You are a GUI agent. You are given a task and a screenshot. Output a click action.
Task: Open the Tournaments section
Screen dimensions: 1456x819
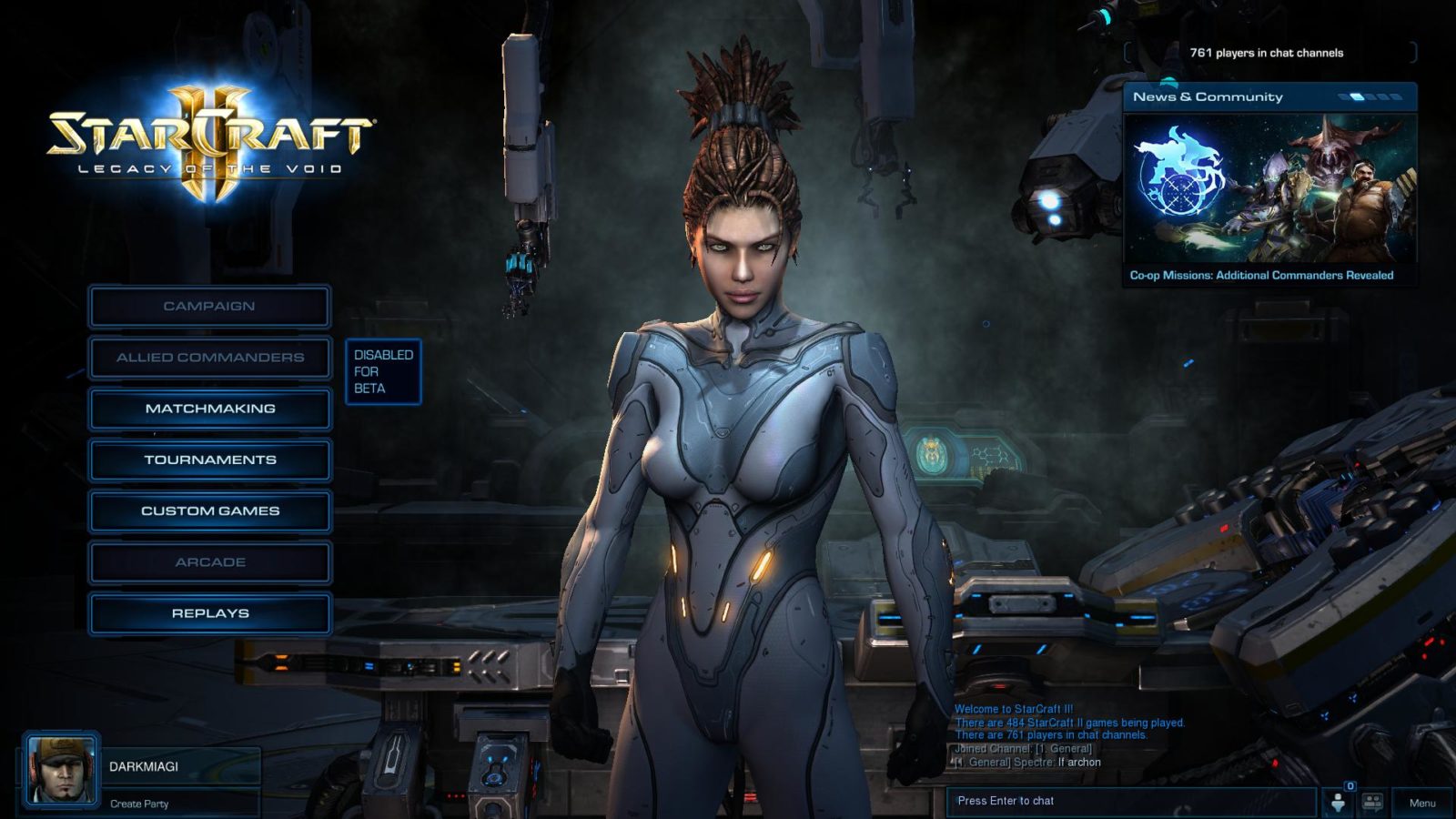point(209,460)
